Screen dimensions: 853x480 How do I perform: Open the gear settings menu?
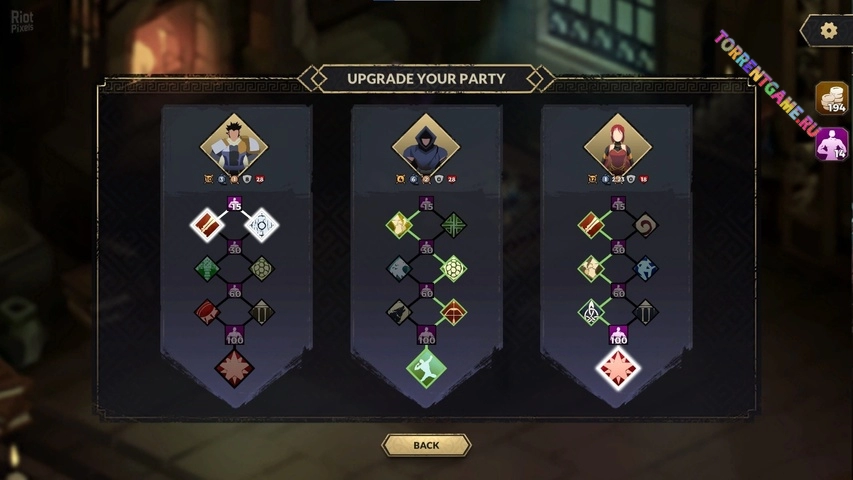click(x=828, y=31)
